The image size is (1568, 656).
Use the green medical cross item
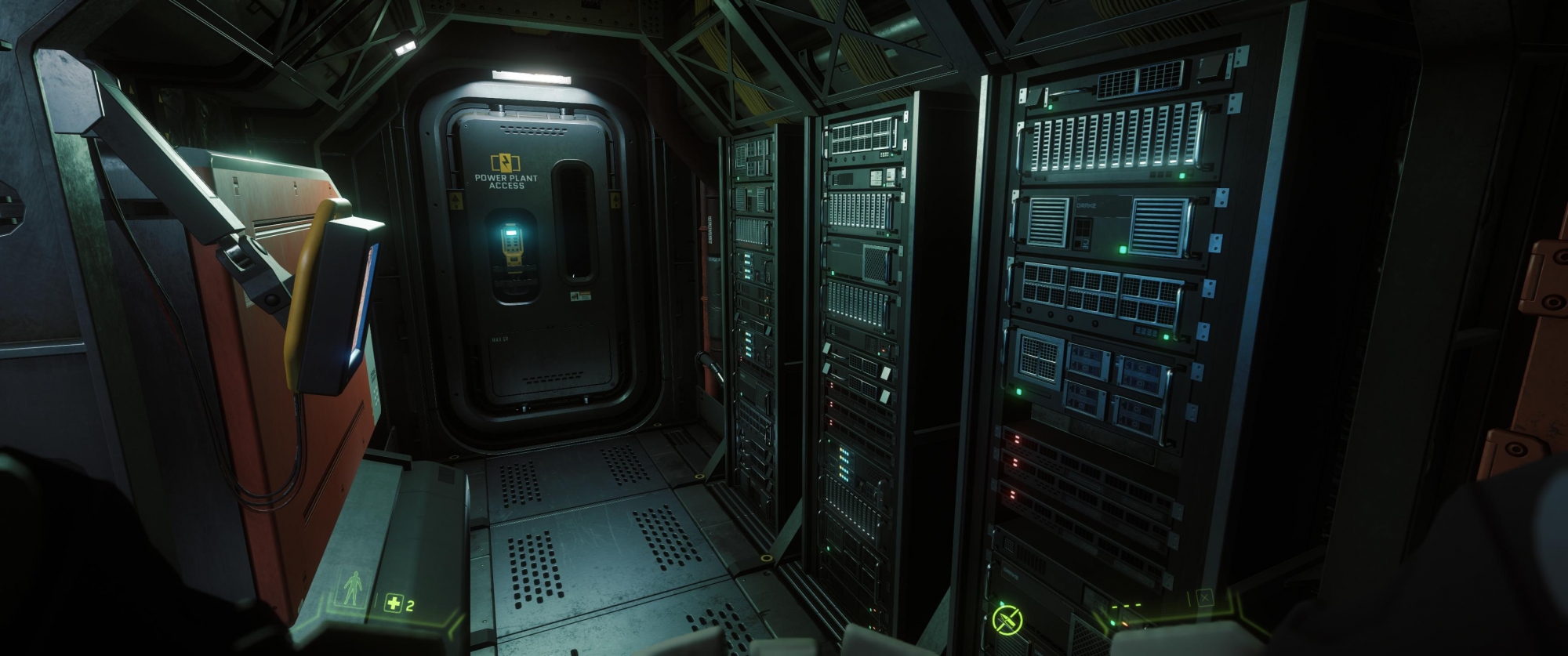tap(394, 603)
